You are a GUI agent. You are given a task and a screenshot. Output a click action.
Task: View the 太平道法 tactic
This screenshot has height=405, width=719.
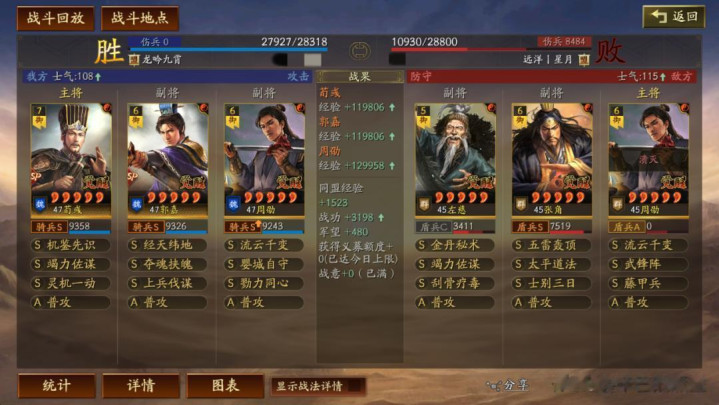552,264
